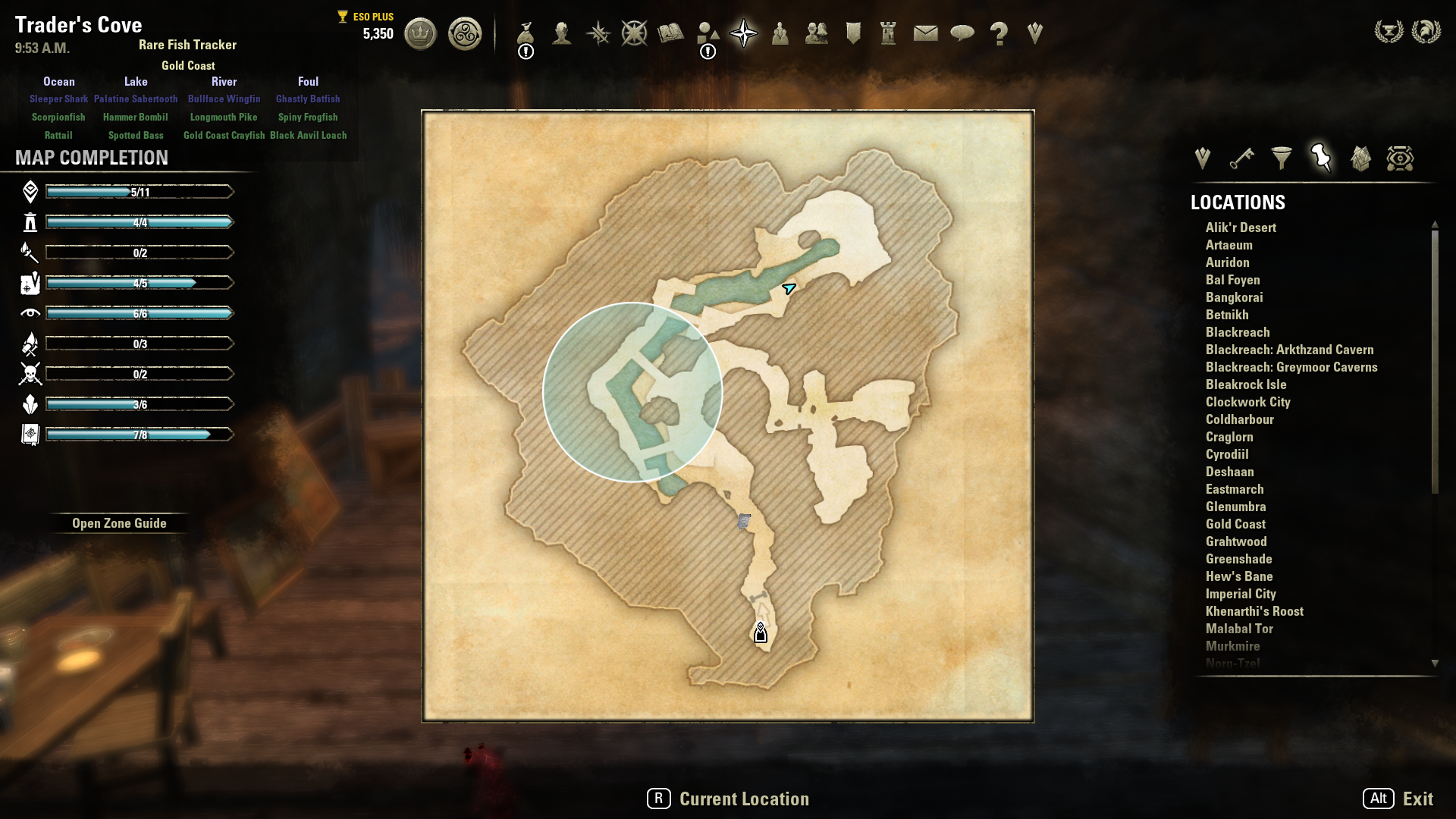Image resolution: width=1456 pixels, height=819 pixels.
Task: Click the locations list scroll down arrow
Action: pos(1435,664)
